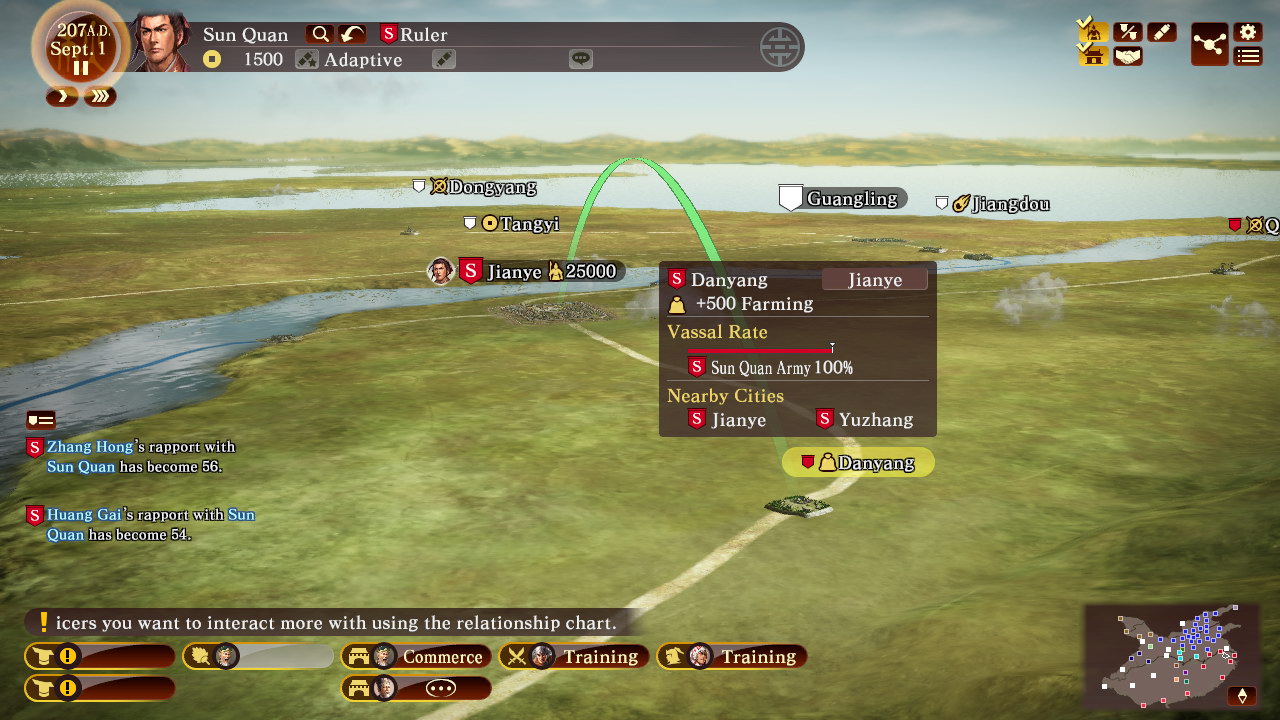Click the handshake diplomacy icon

point(1128,56)
